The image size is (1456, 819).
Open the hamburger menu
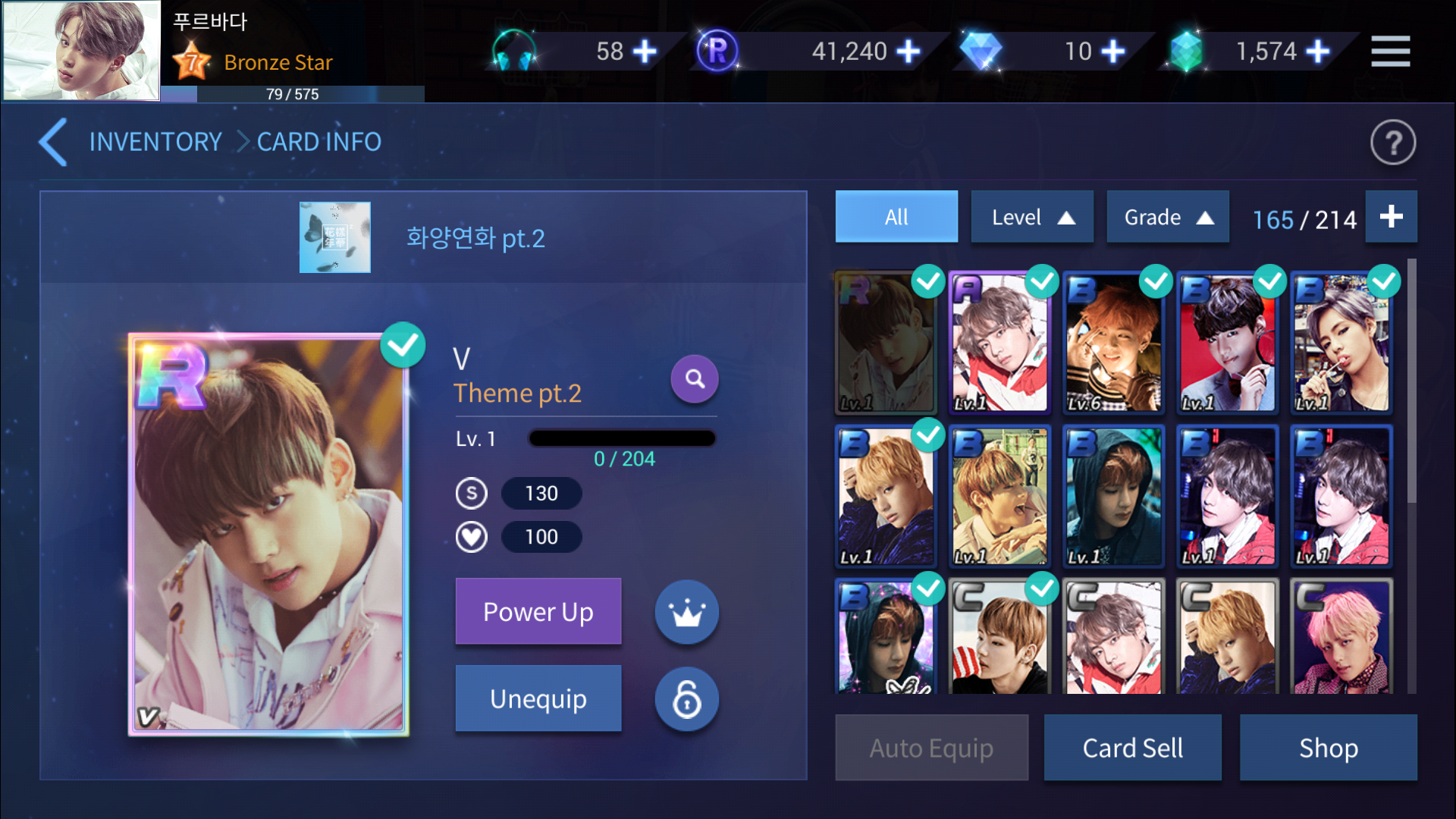(1391, 51)
